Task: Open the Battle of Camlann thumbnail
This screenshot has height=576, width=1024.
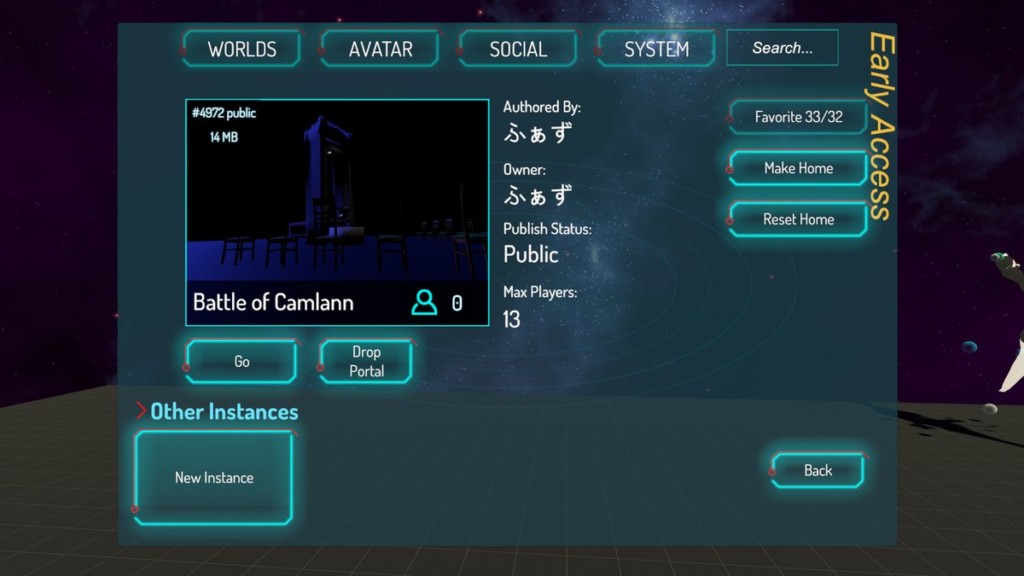Action: 337,211
